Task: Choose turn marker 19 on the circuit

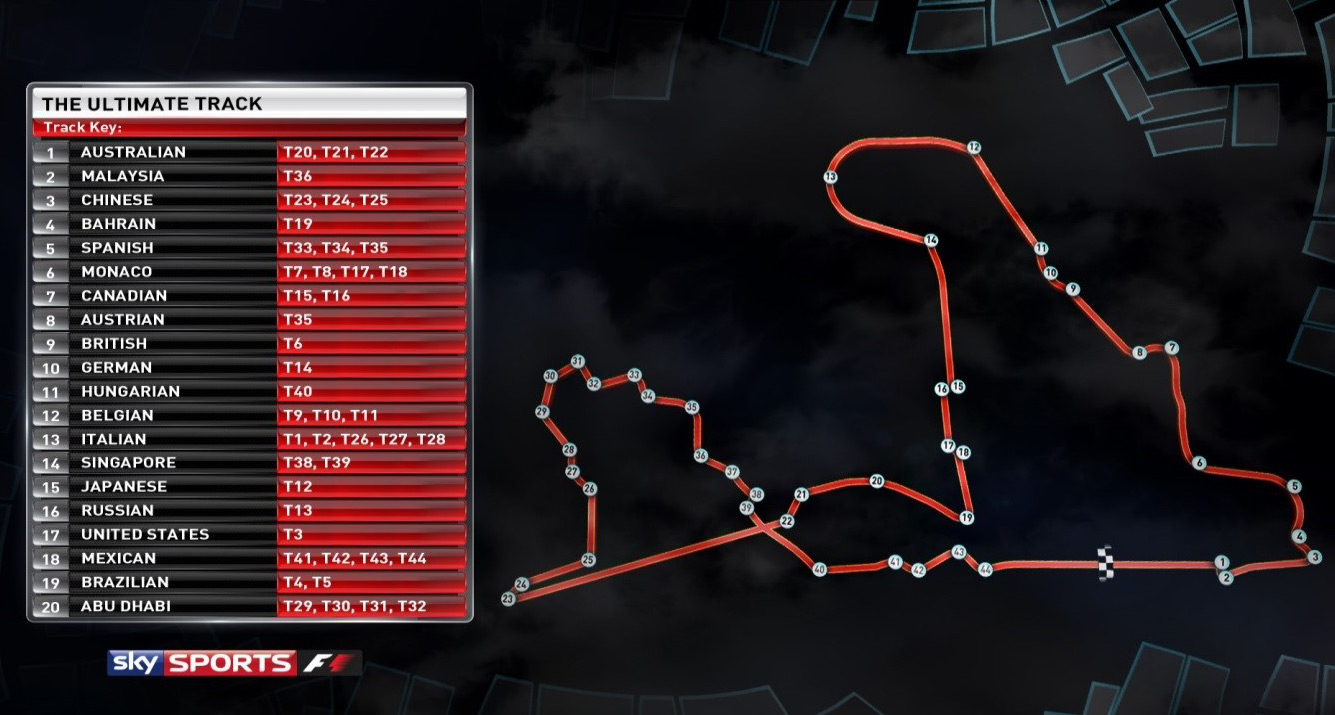Action: [x=966, y=517]
